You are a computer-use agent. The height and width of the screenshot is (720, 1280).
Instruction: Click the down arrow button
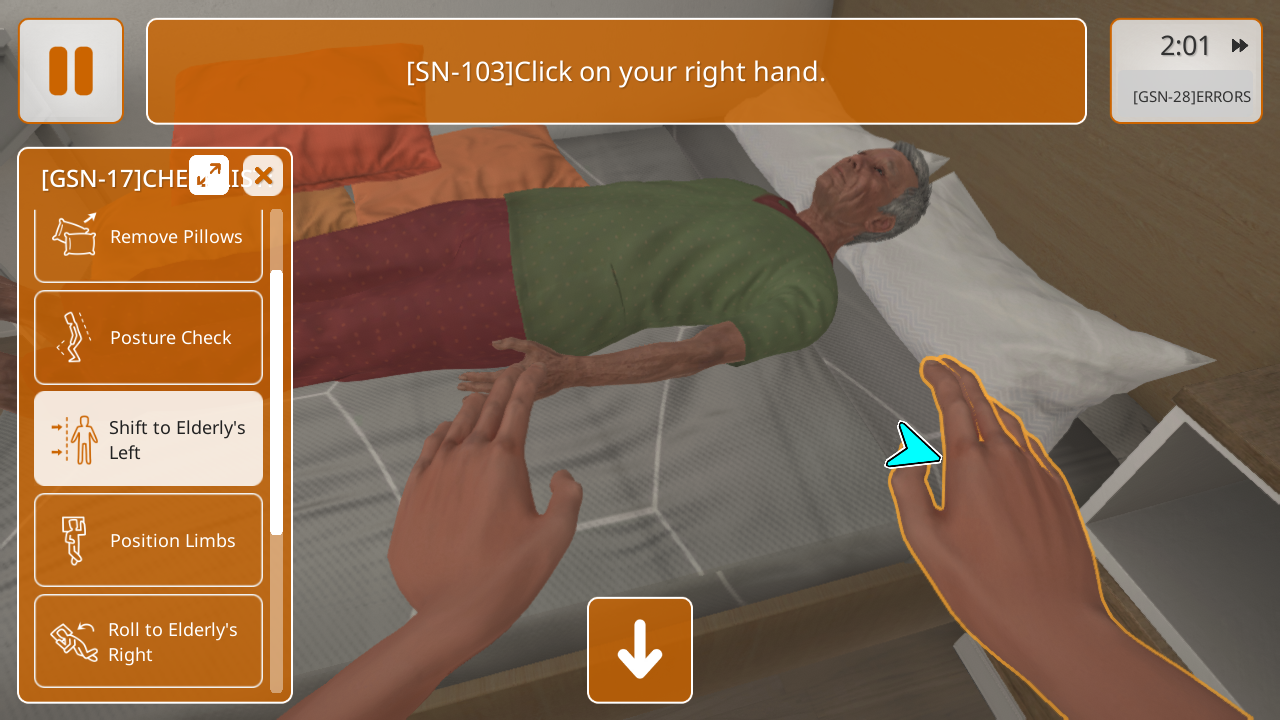click(x=640, y=650)
